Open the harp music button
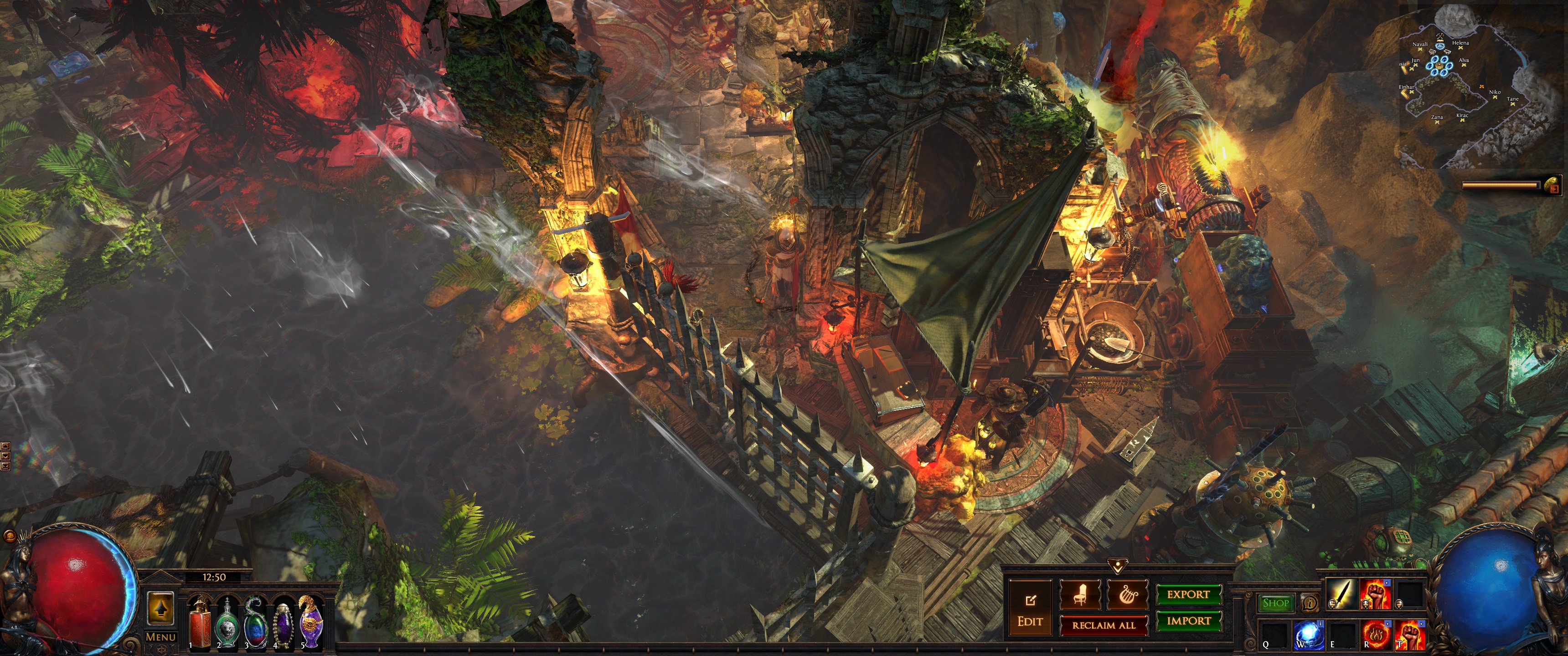This screenshot has height=656, width=1568. coord(1126,594)
